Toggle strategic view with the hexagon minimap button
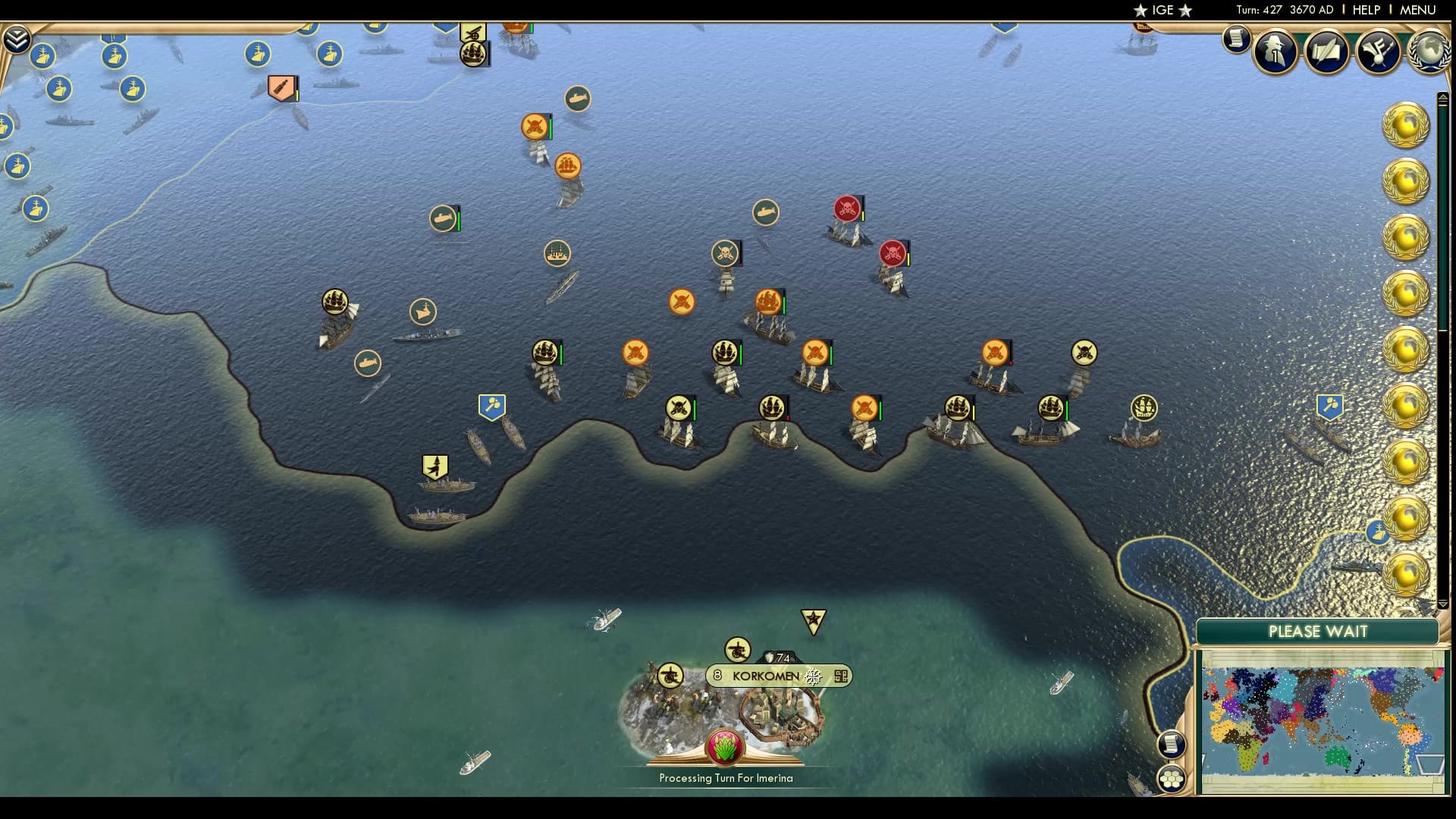The height and width of the screenshot is (819, 1456). (1172, 777)
